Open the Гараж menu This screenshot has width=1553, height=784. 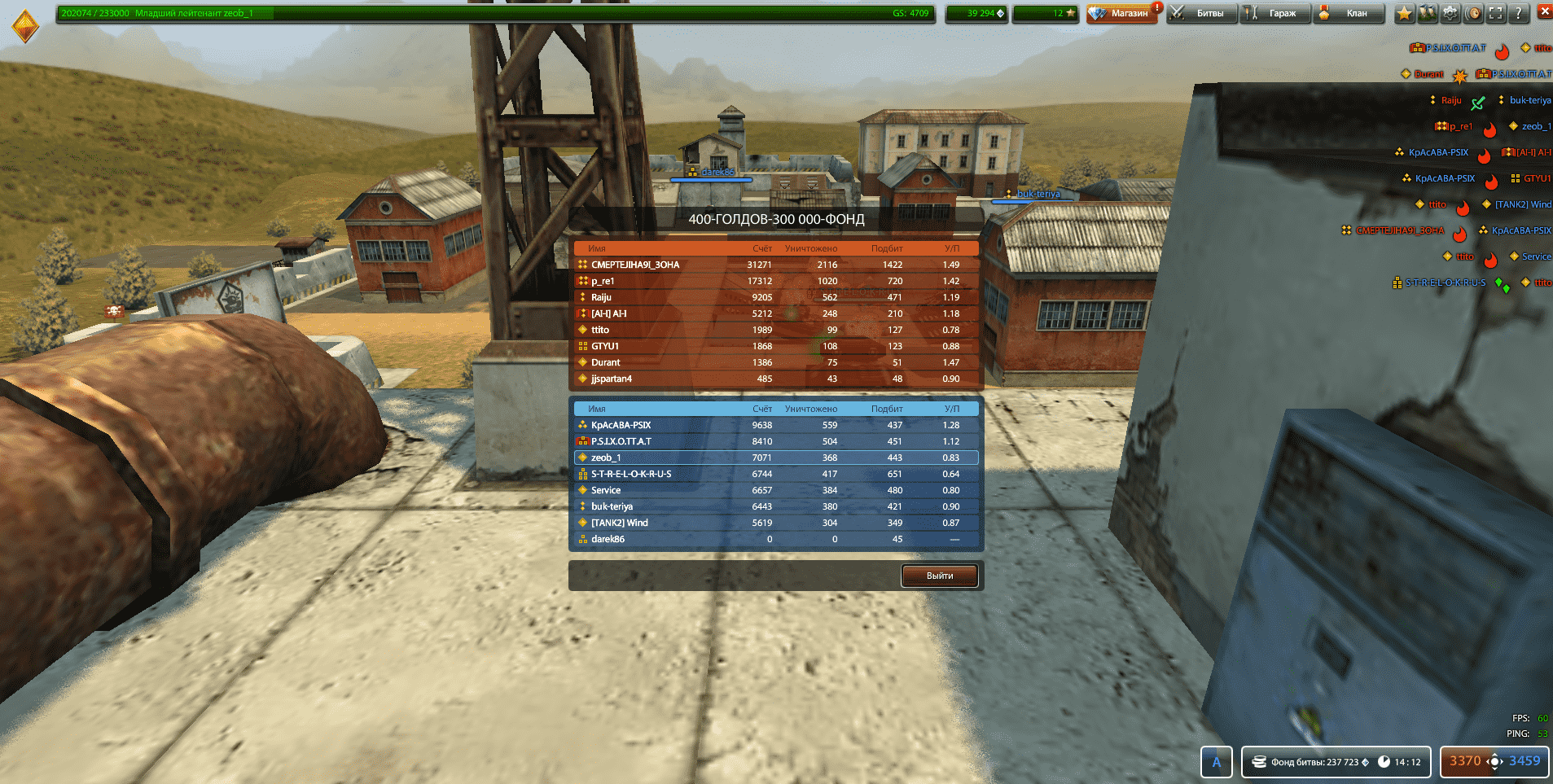[x=1275, y=13]
